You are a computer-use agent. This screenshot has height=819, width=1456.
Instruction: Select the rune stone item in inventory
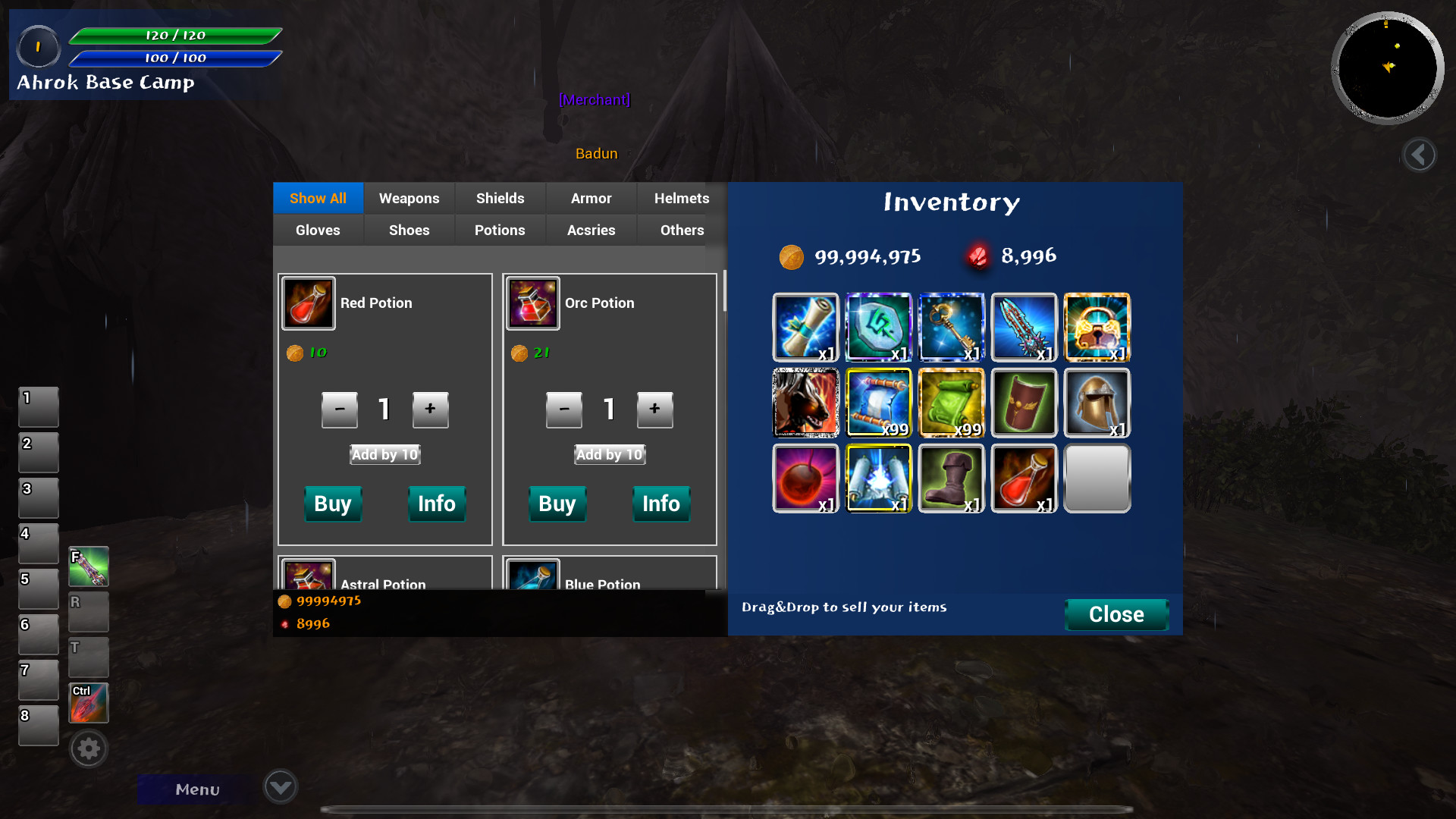point(878,327)
